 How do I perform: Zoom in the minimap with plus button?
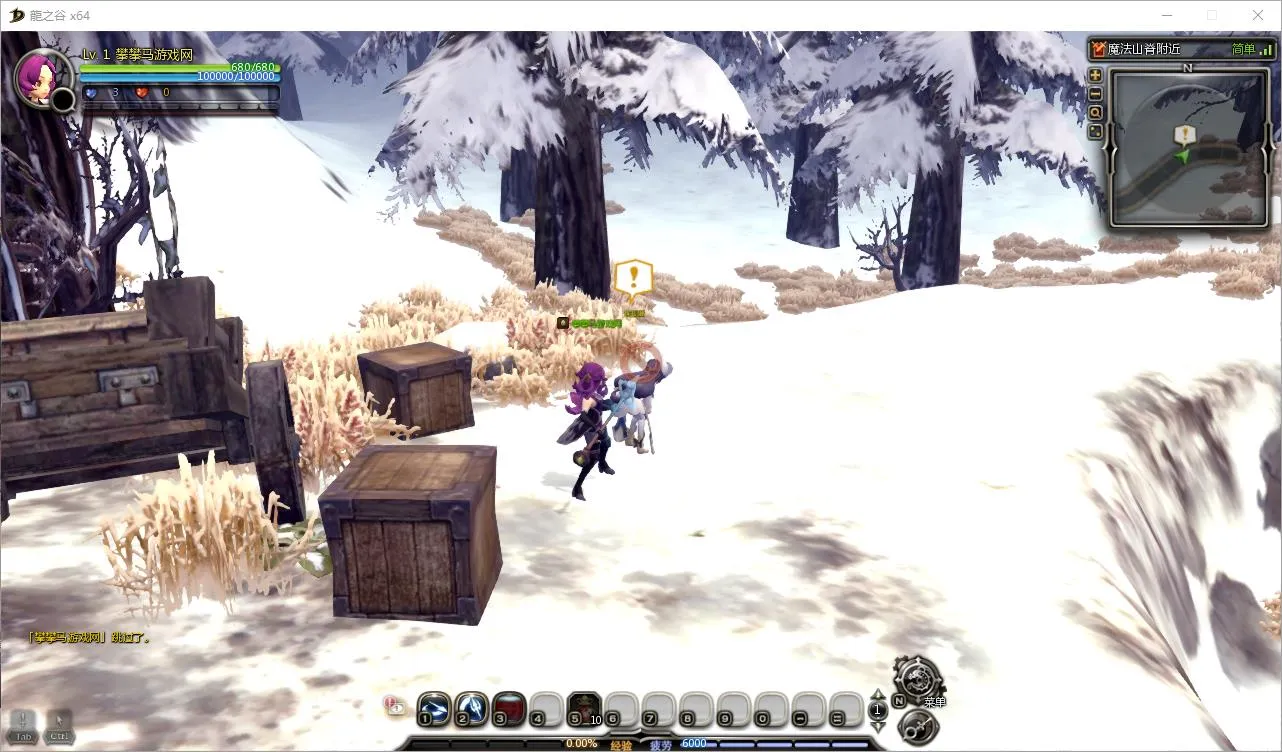[1095, 75]
